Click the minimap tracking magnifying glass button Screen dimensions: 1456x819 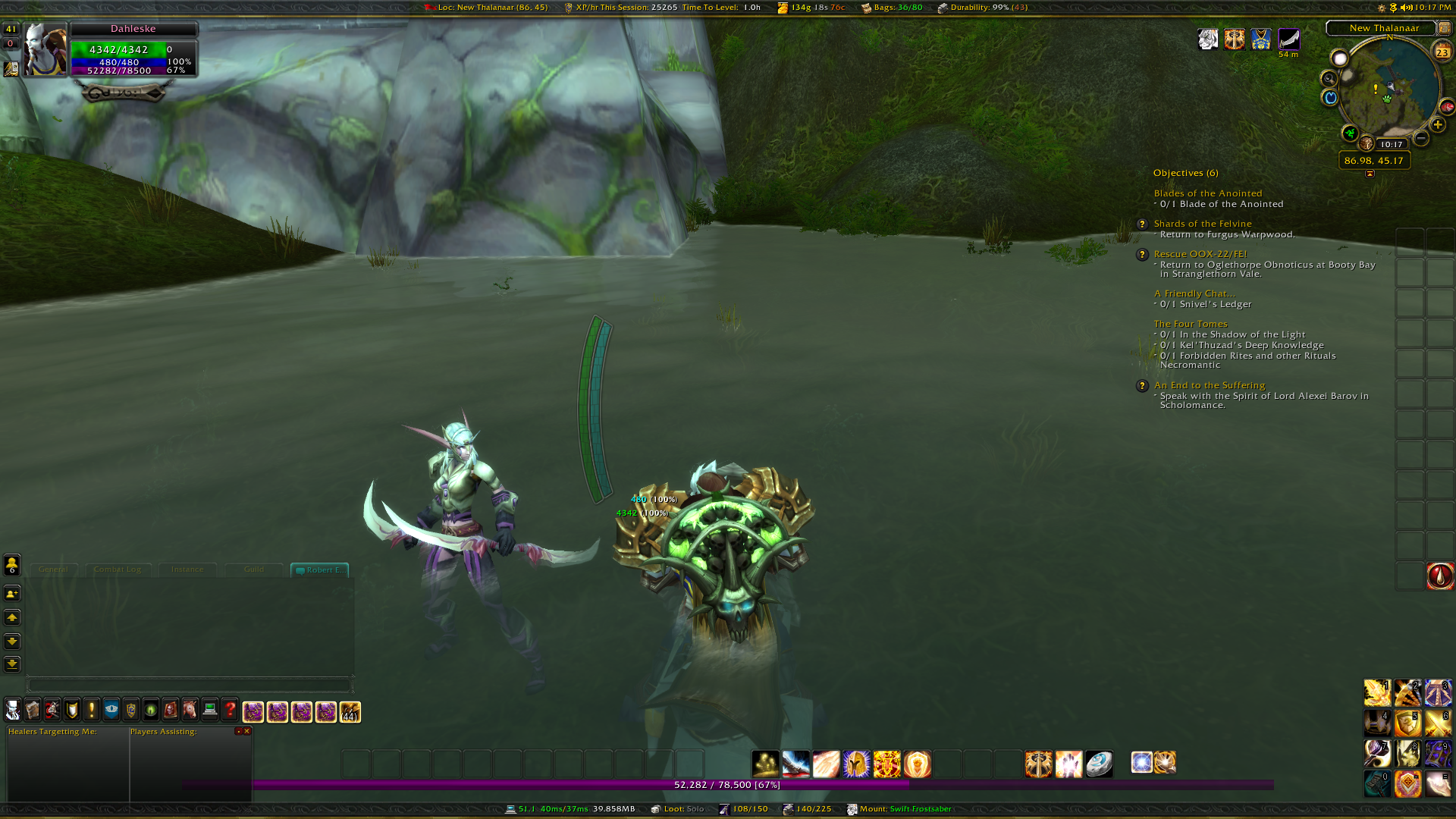point(1329,78)
